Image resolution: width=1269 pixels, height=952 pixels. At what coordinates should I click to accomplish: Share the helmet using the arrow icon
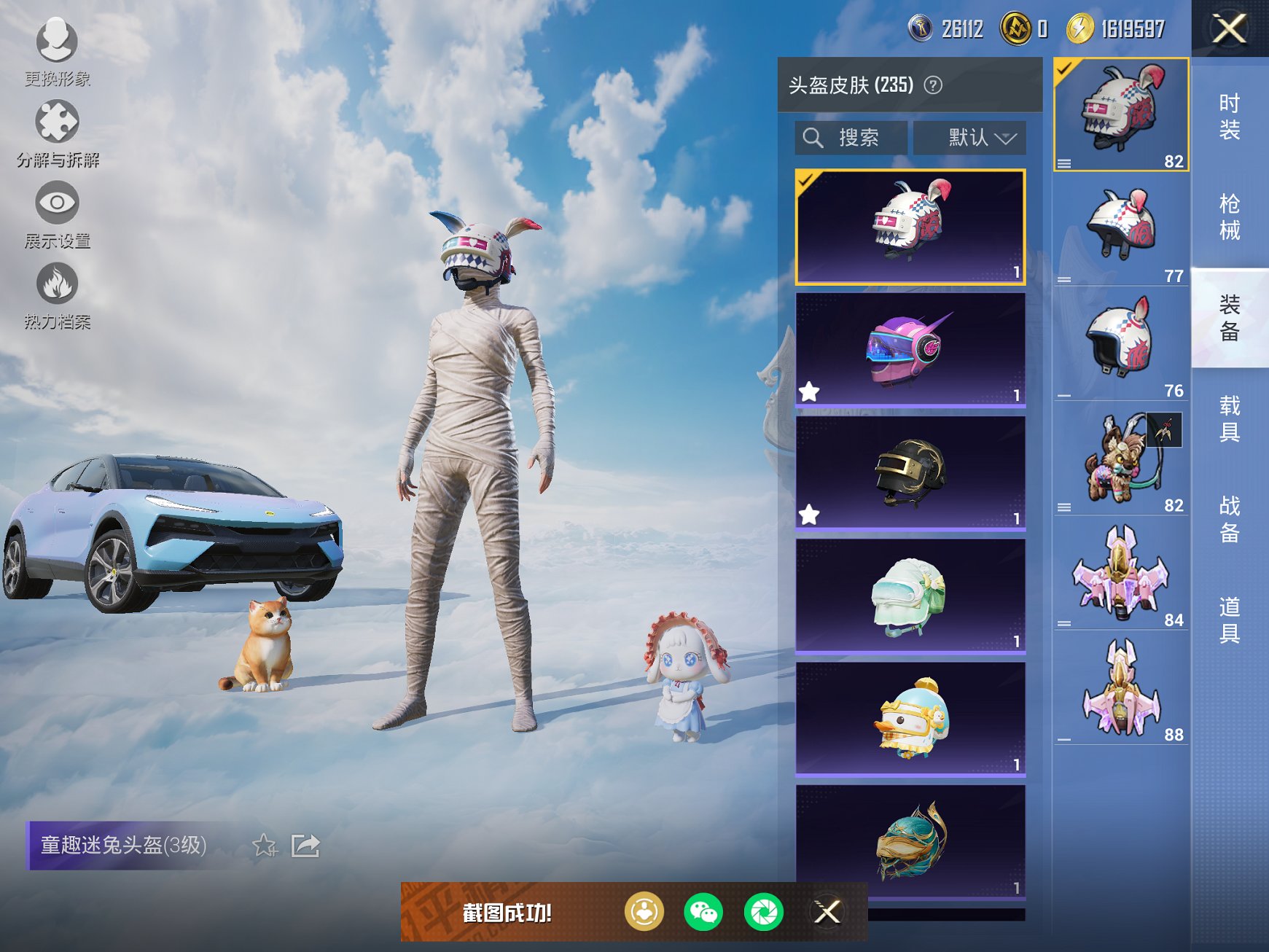[305, 846]
